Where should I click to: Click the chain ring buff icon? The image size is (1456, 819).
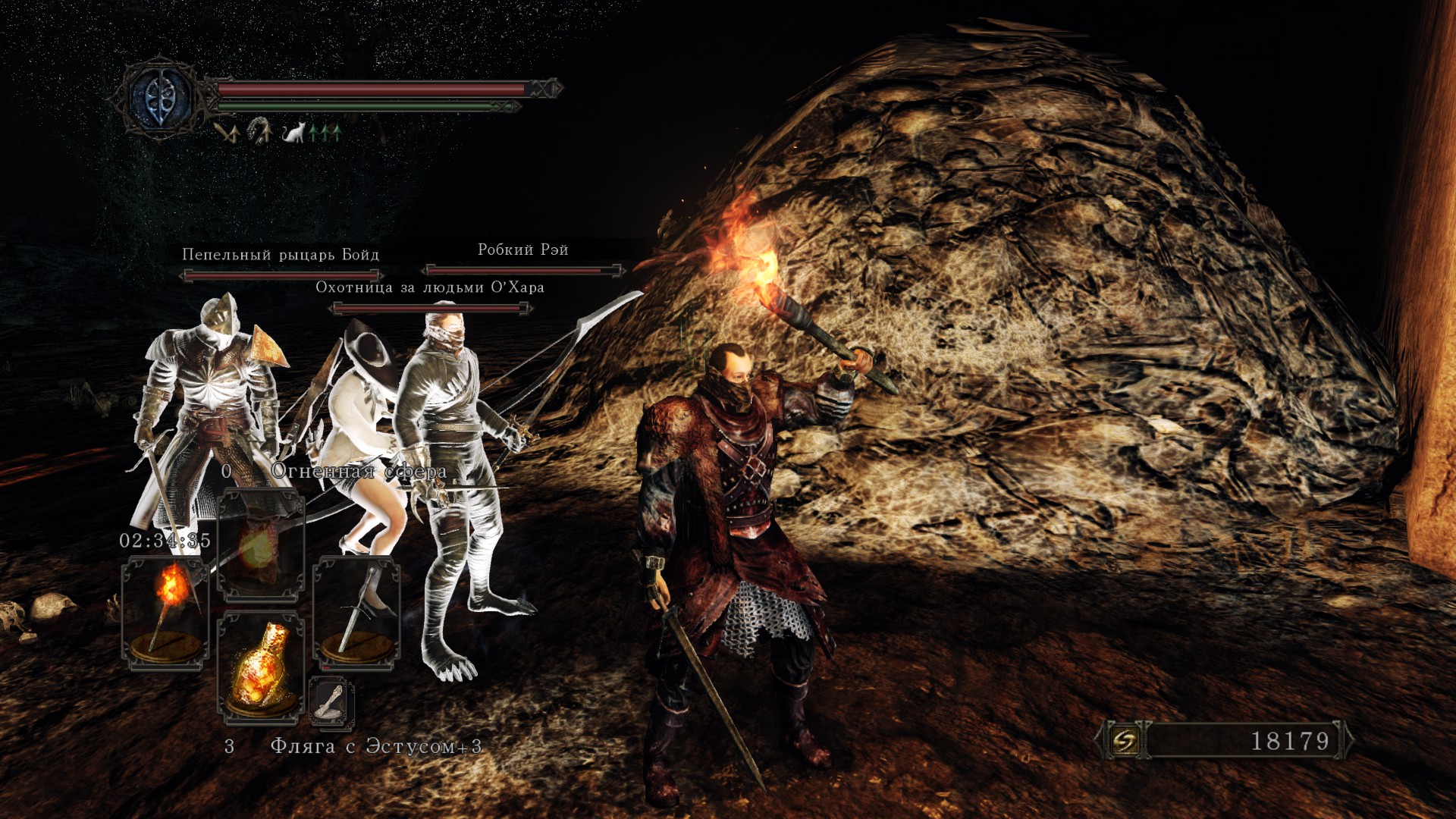click(x=259, y=132)
